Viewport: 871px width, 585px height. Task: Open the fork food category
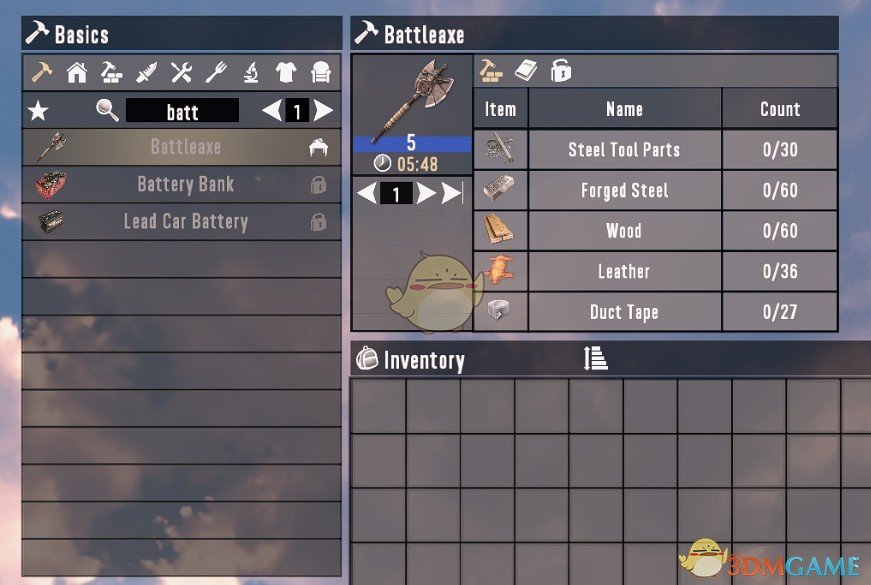pos(216,72)
